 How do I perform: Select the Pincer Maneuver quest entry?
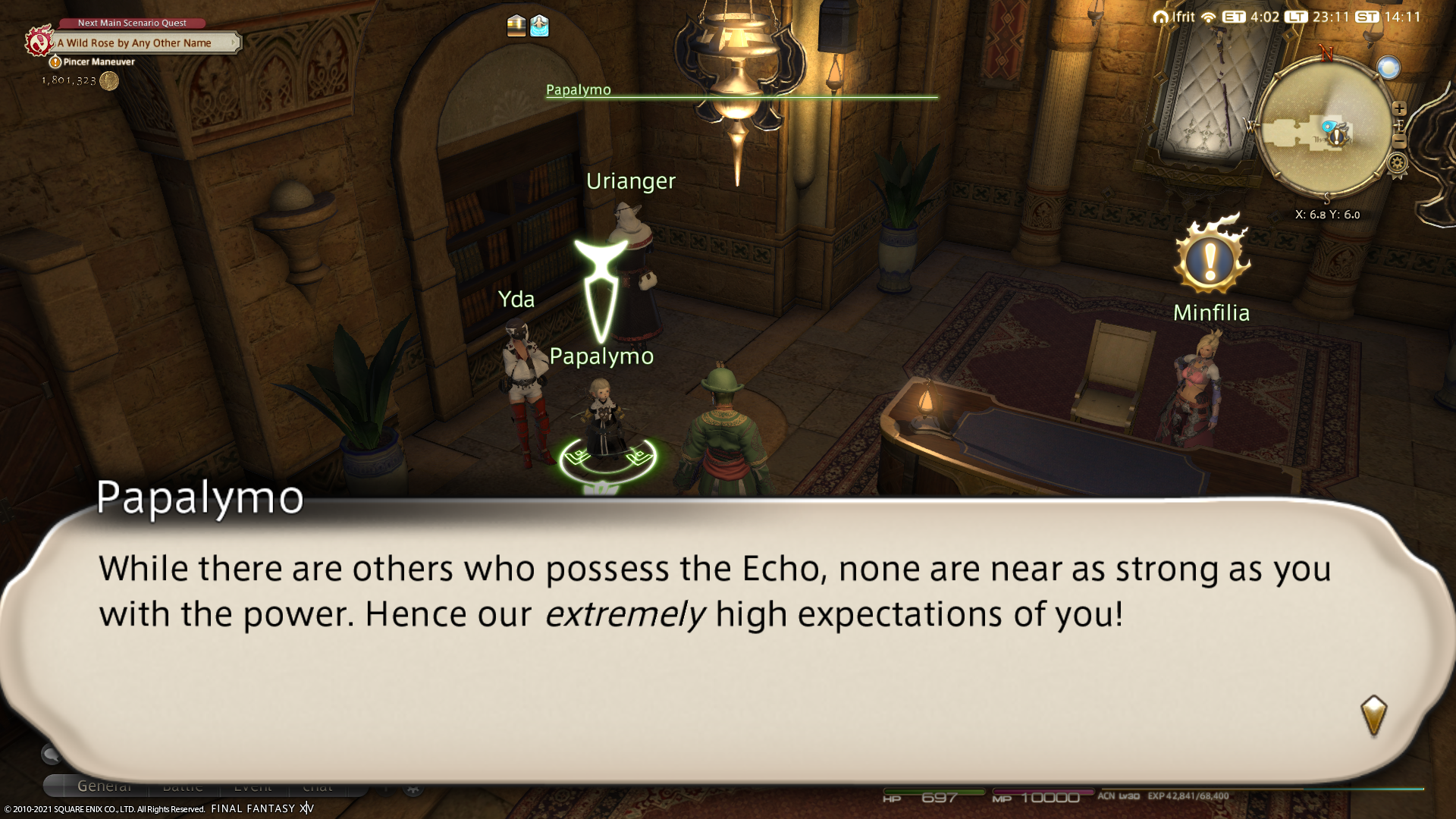[x=99, y=62]
